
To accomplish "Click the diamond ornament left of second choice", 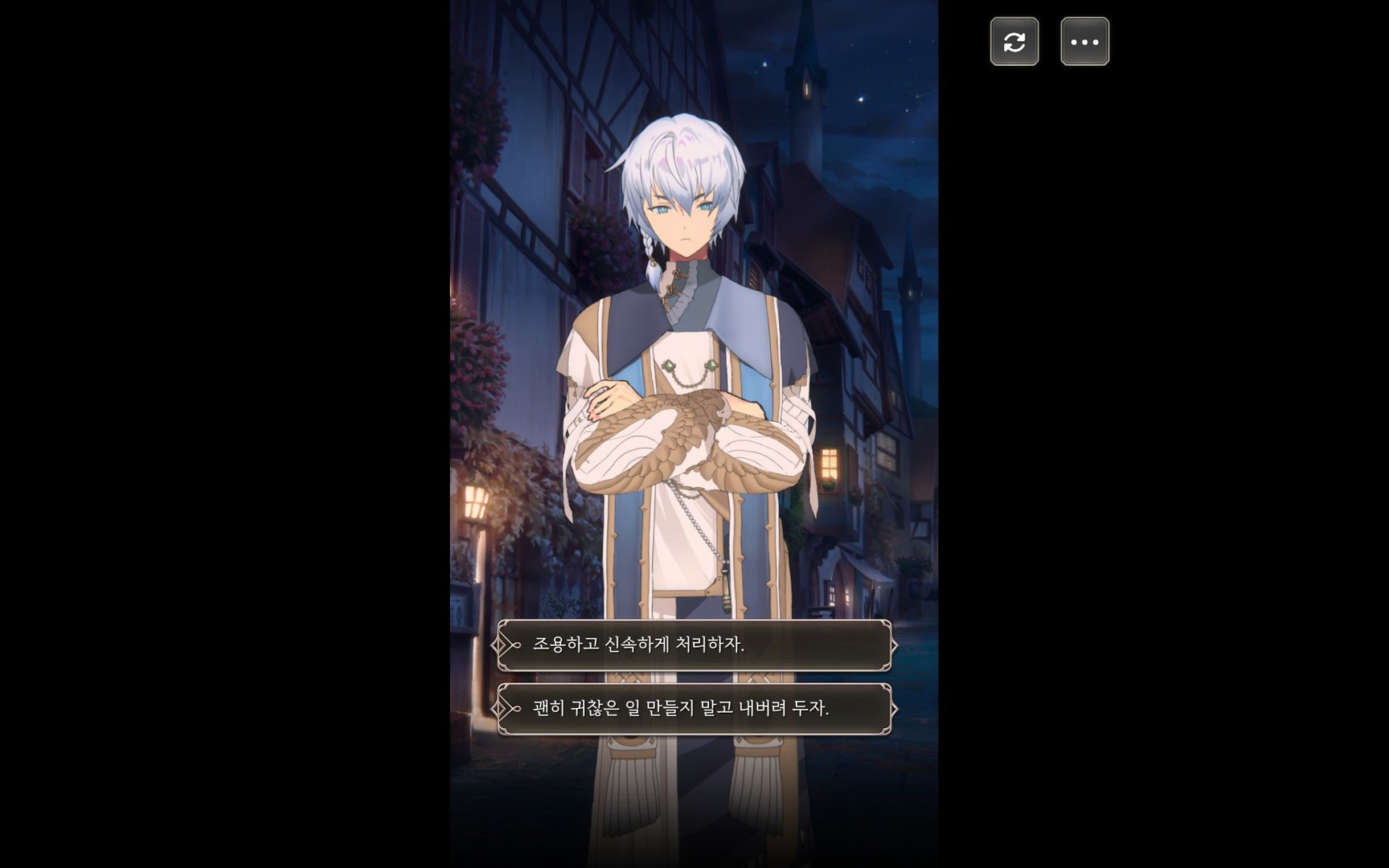I will click(499, 710).
